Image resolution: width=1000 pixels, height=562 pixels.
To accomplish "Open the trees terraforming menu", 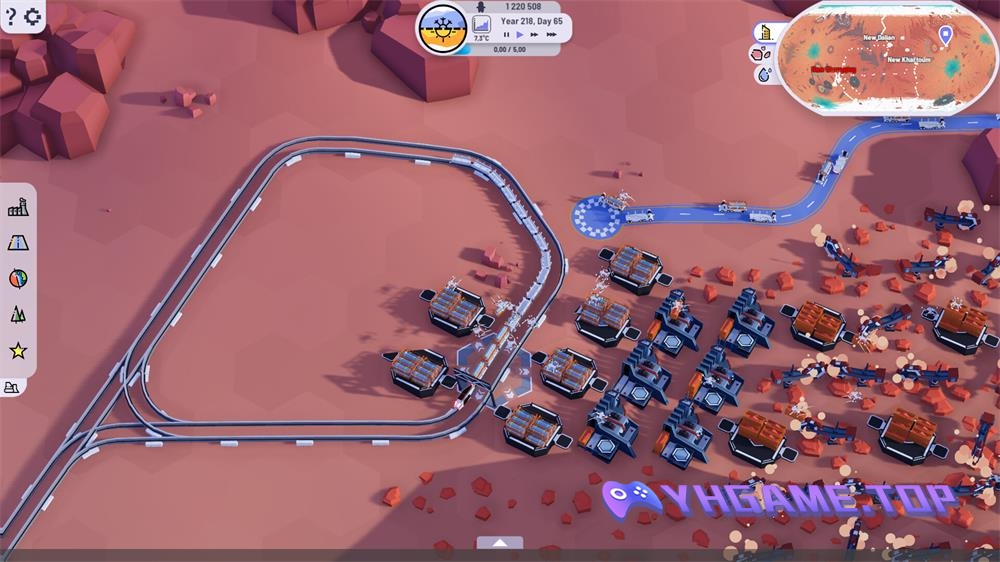I will tap(18, 314).
